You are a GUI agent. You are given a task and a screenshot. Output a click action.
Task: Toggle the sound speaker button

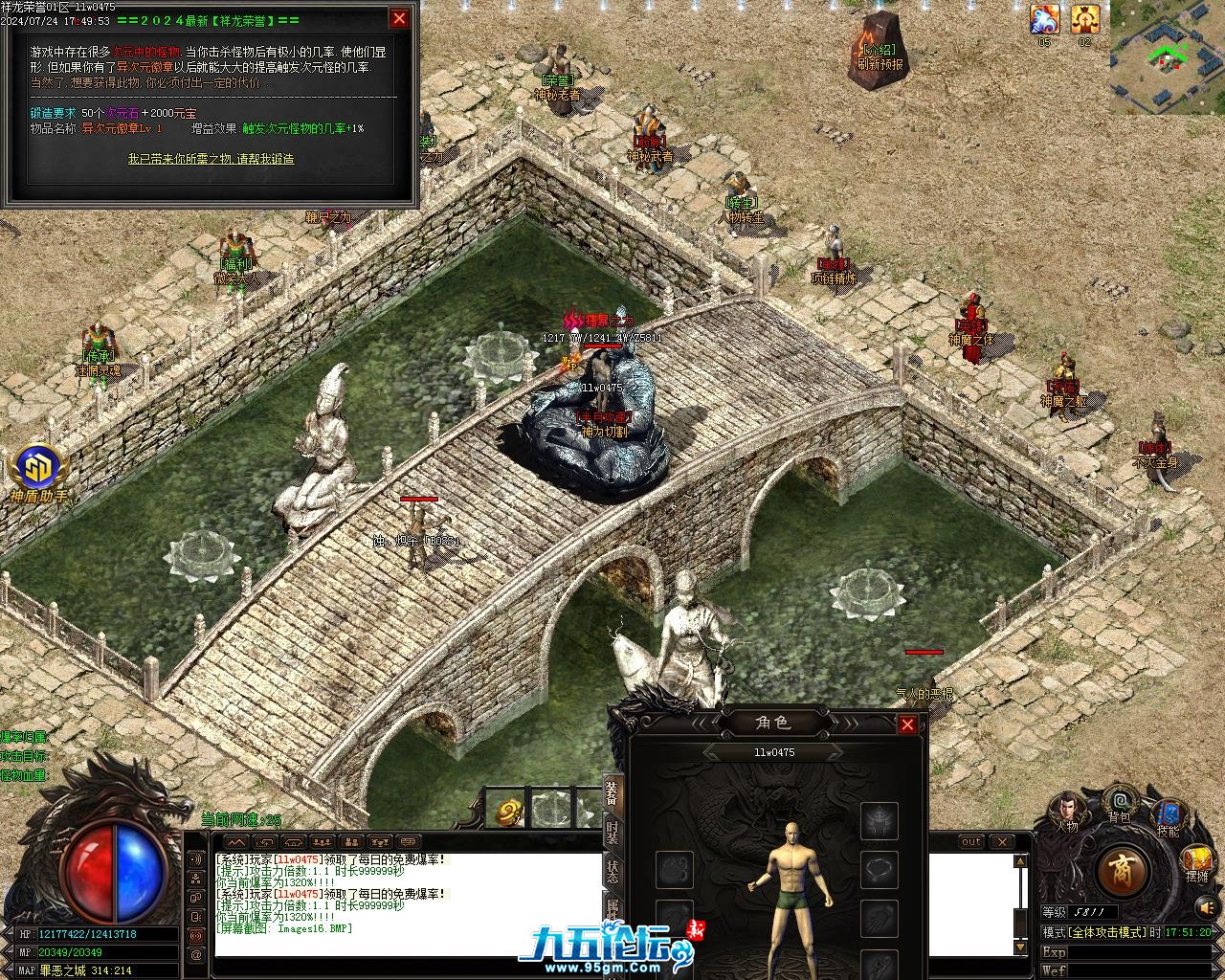pyautogui.click(x=1207, y=905)
